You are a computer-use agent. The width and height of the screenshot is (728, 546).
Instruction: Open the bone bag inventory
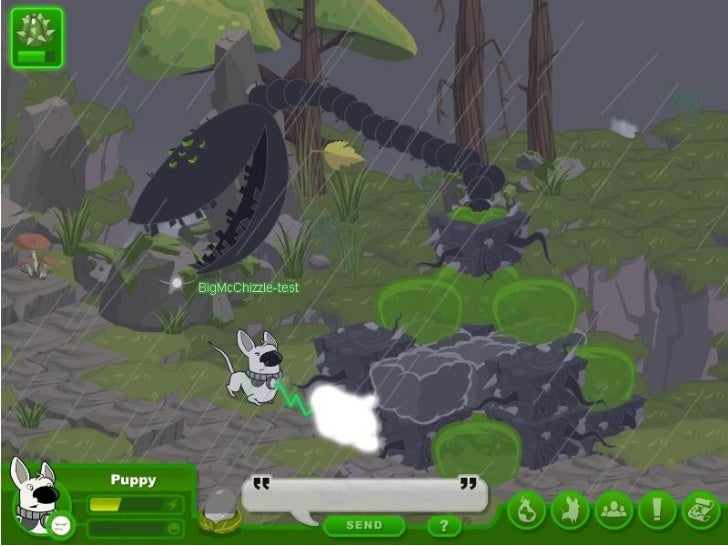tap(526, 510)
